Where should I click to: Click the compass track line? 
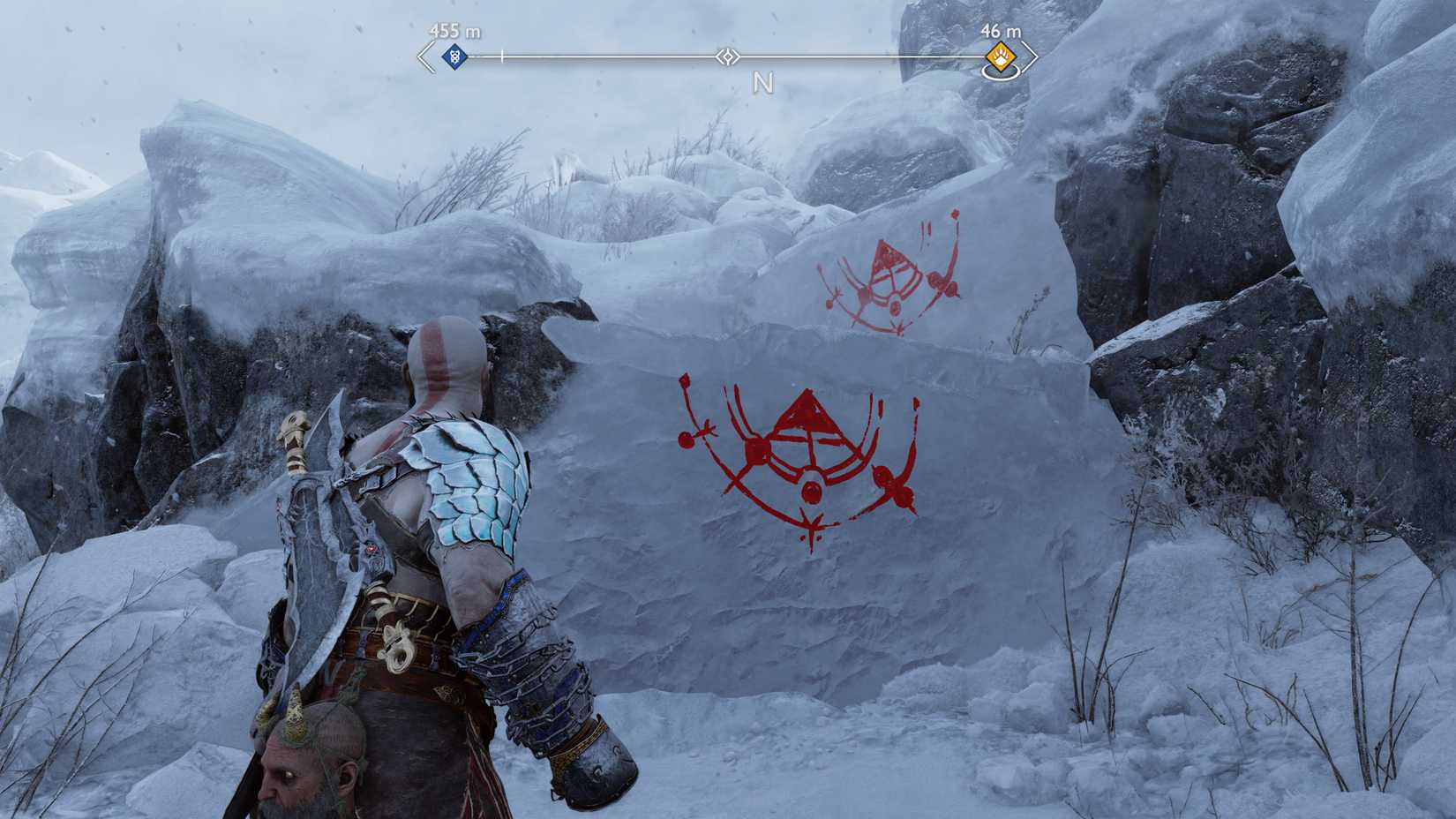618,56
